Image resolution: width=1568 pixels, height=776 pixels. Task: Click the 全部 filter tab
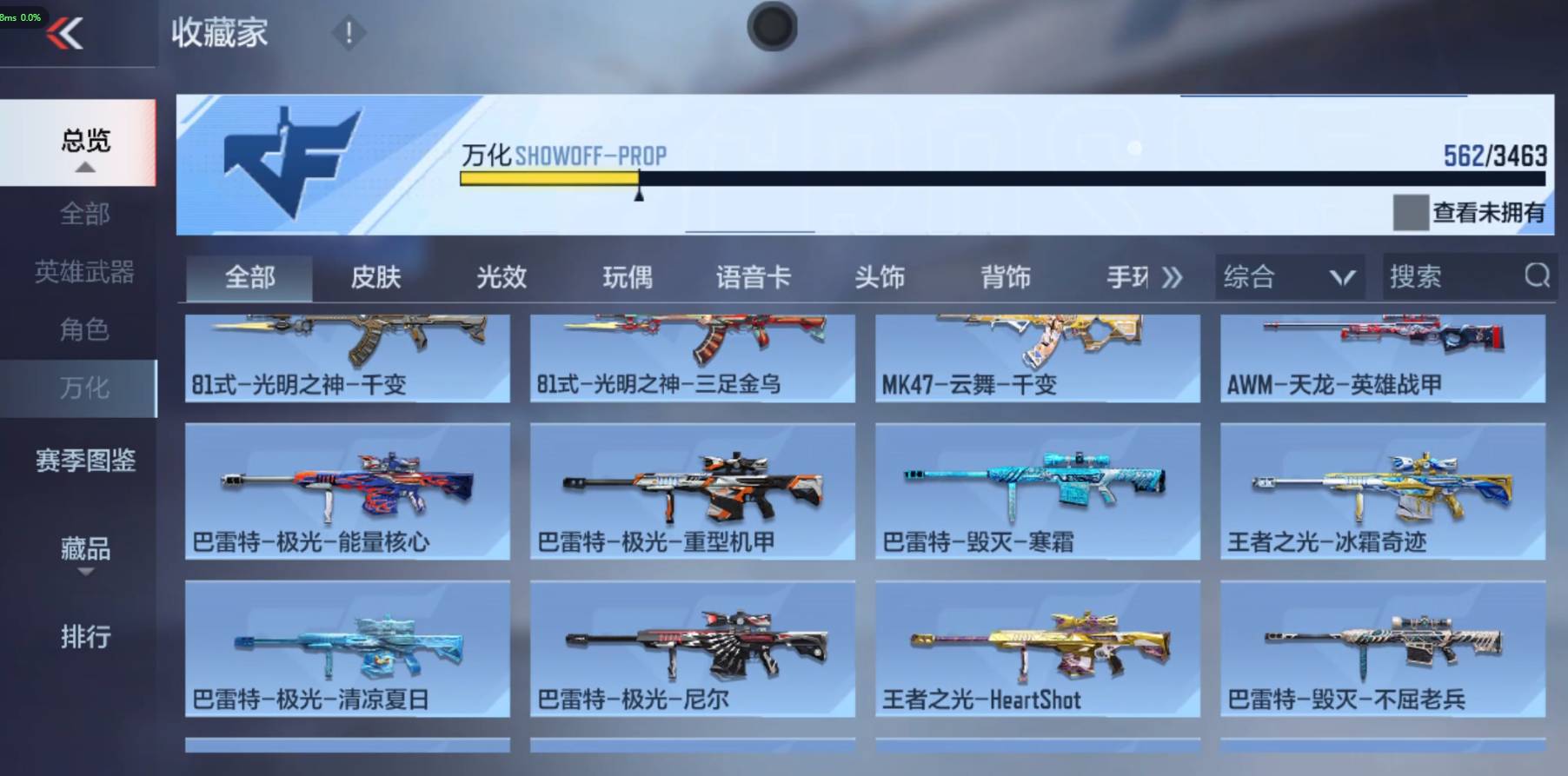tap(250, 277)
